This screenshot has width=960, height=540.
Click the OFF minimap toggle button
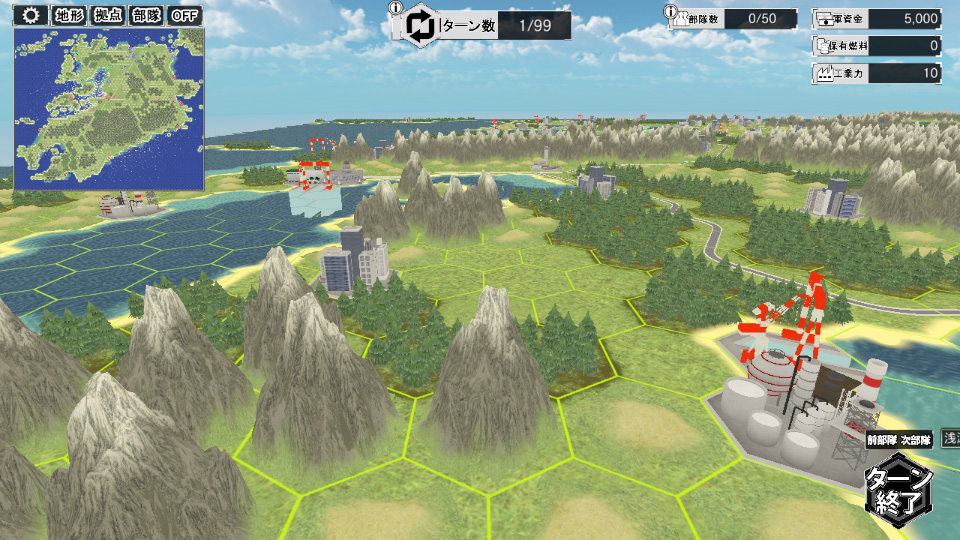[x=185, y=15]
